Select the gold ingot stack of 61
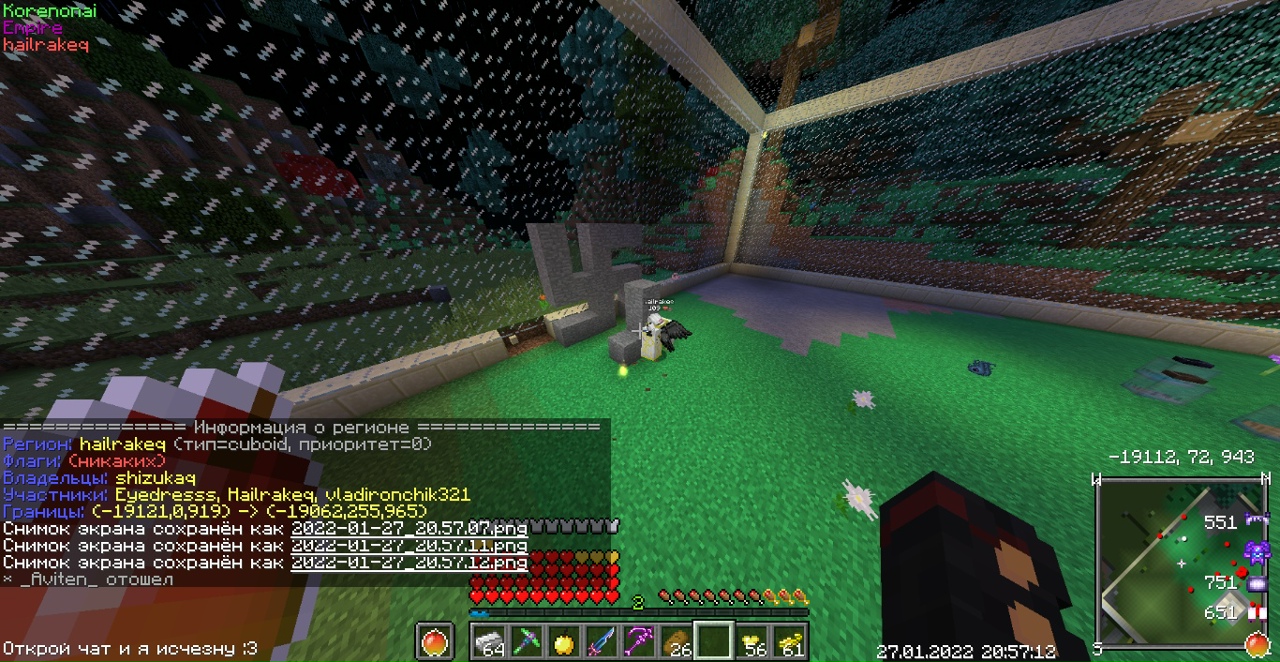1280x662 pixels. [789, 642]
